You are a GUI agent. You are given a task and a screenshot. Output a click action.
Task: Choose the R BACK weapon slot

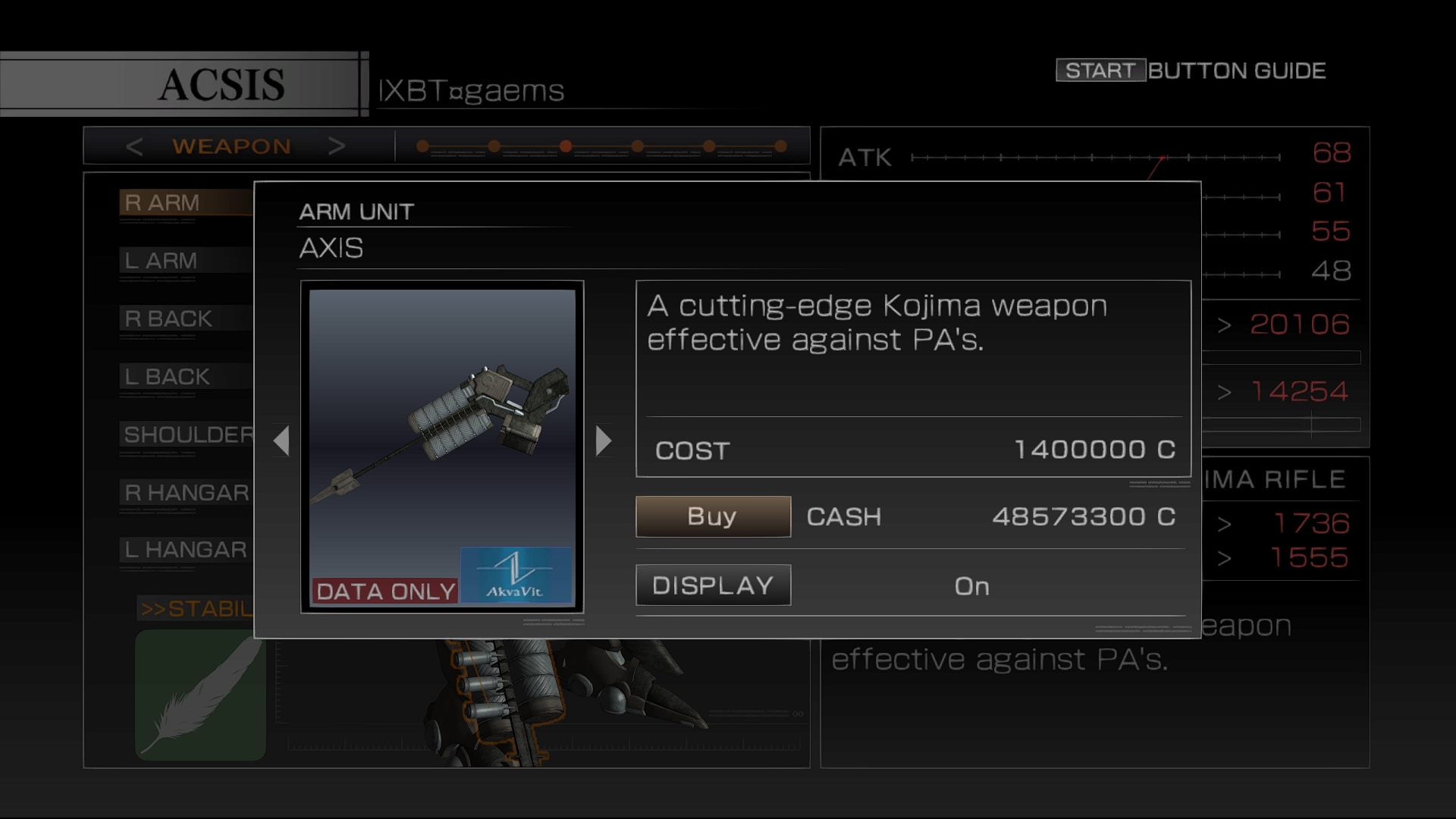pyautogui.click(x=185, y=318)
